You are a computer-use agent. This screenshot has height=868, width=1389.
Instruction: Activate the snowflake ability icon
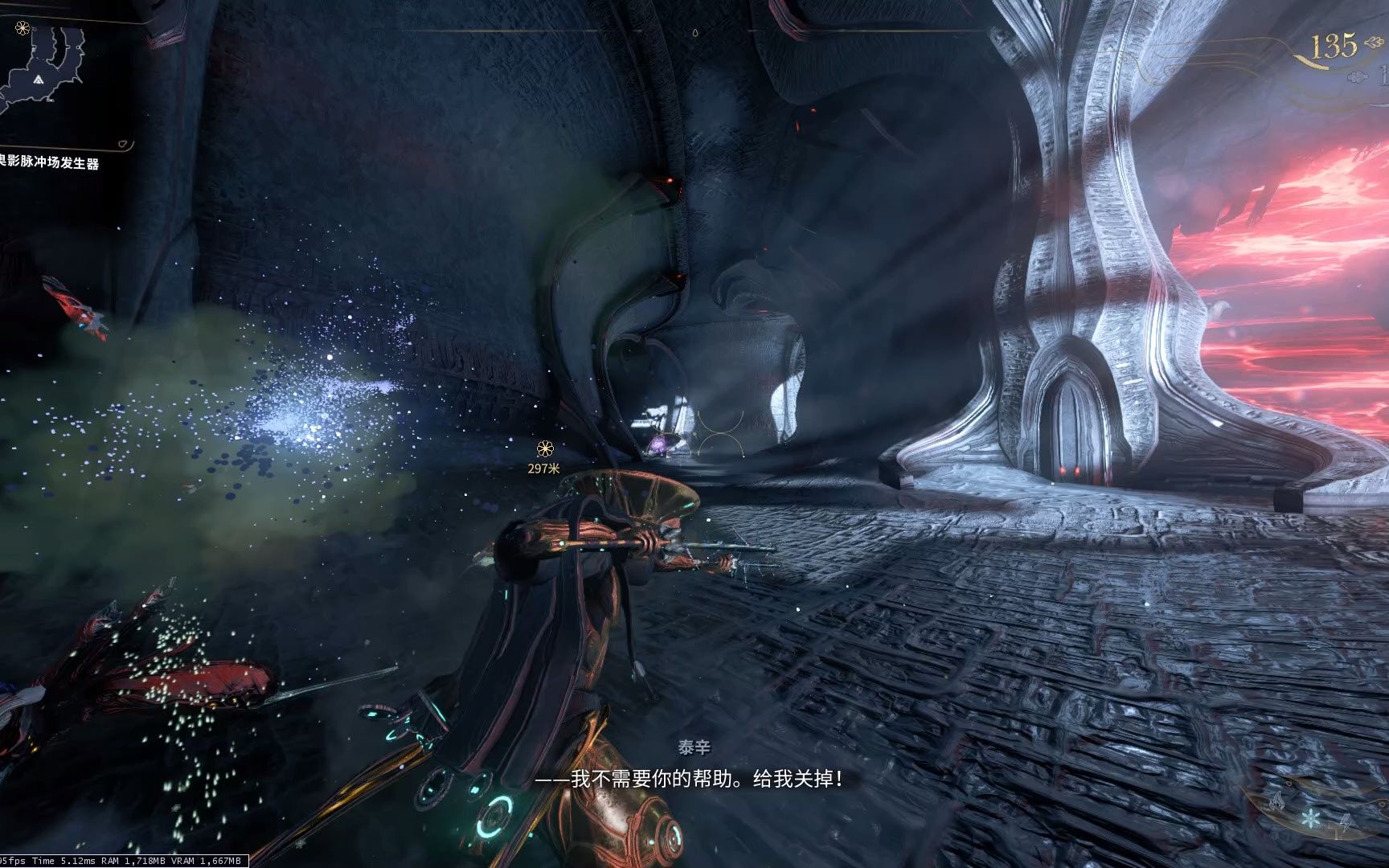coord(1311,818)
